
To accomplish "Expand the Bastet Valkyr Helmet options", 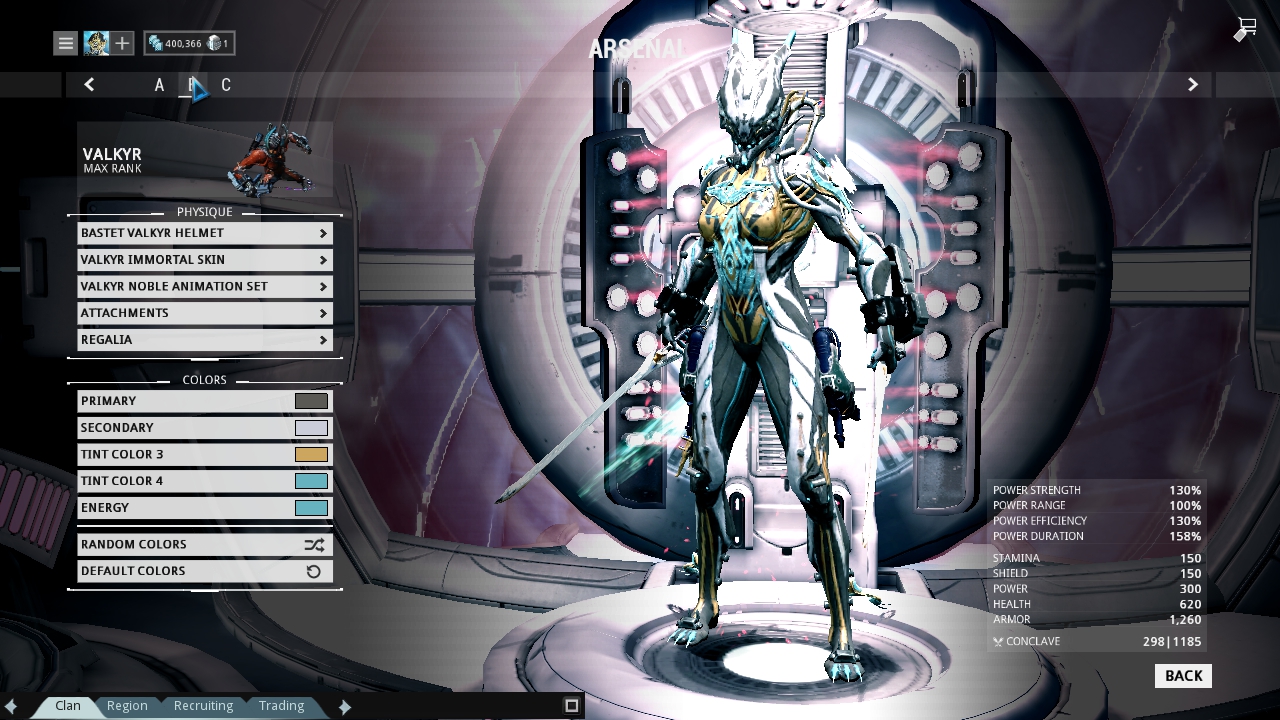I will 204,233.
